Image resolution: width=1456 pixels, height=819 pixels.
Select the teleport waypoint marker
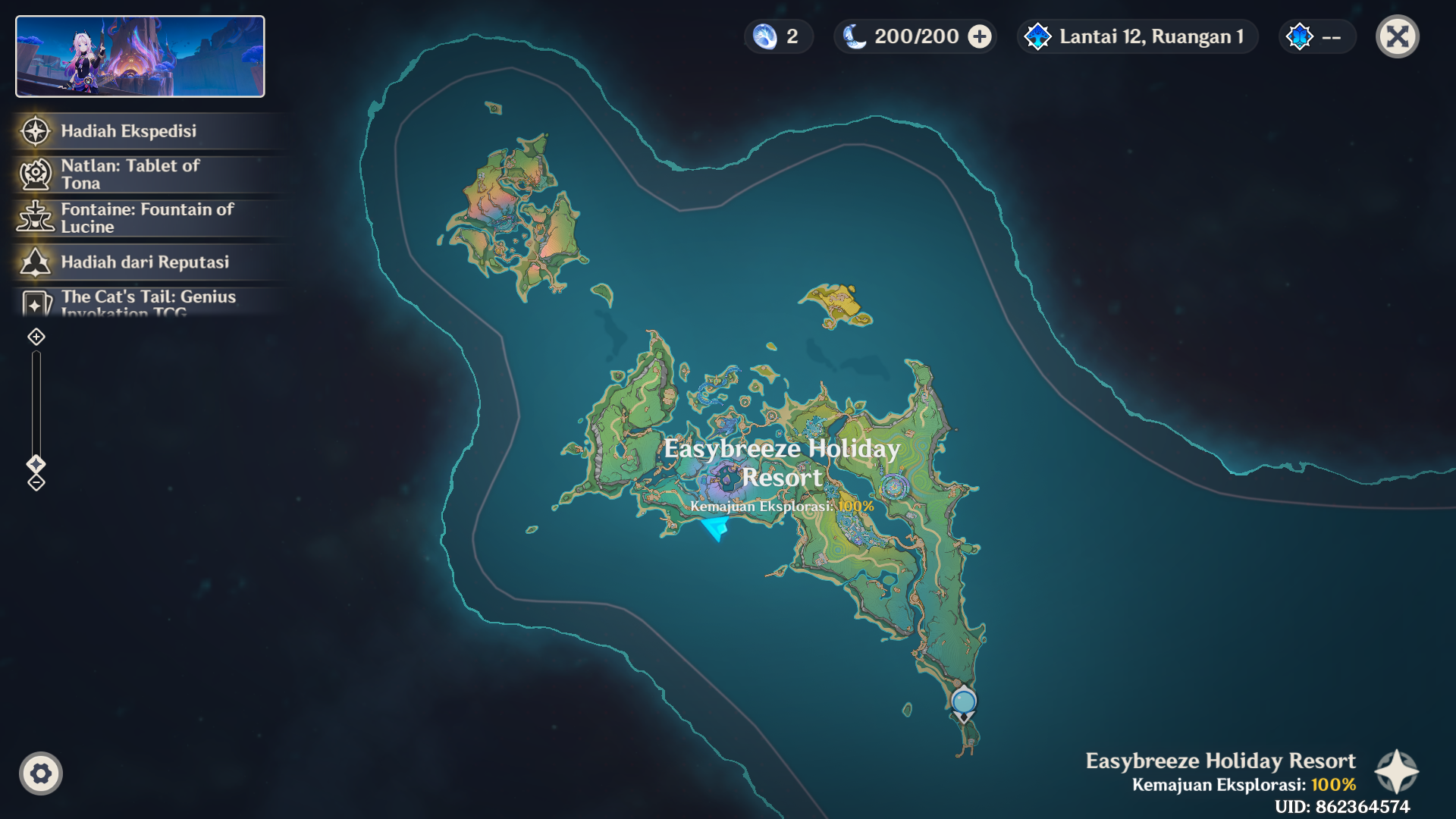(x=964, y=702)
